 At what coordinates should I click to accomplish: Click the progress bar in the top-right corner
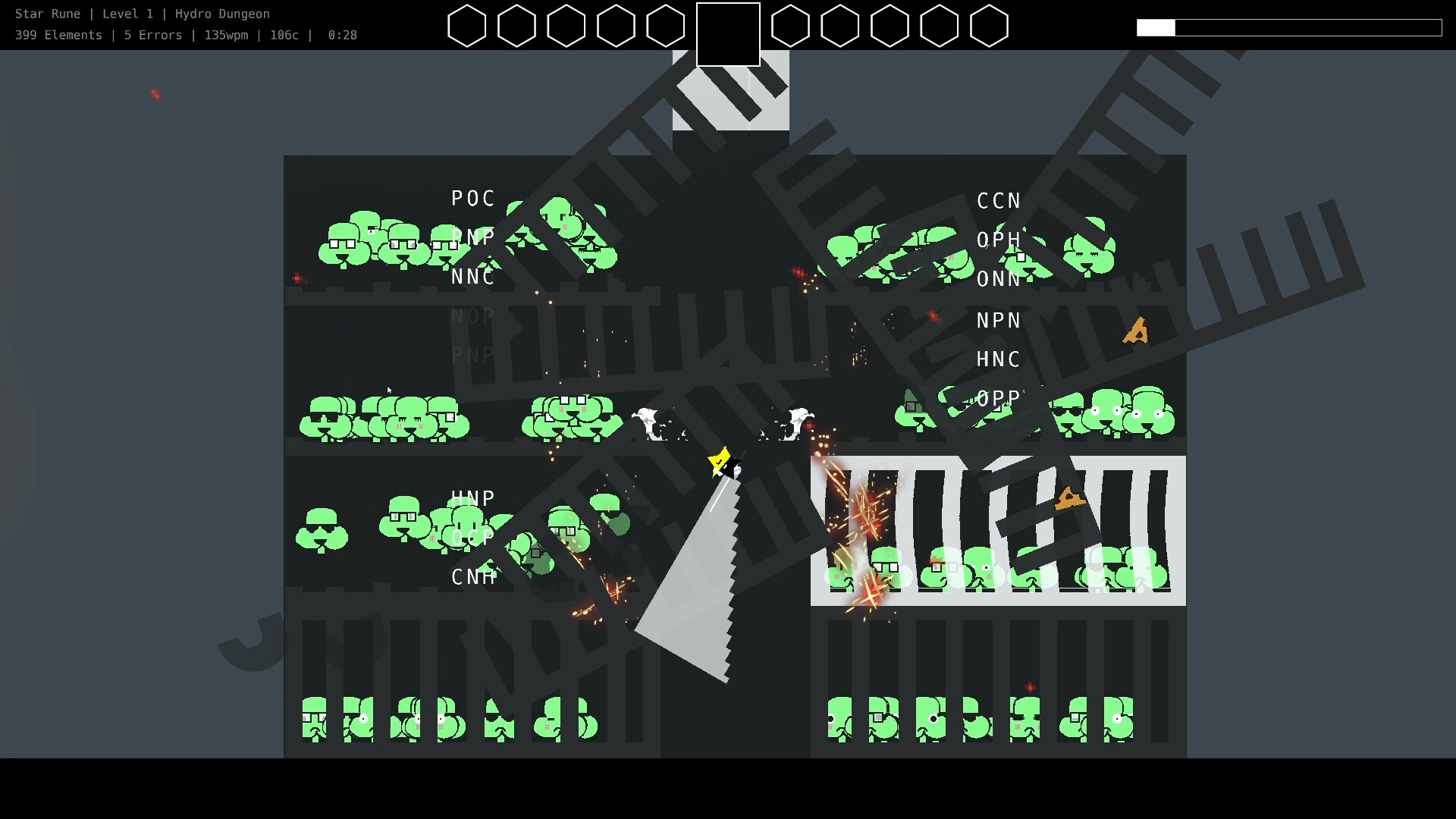[x=1289, y=28]
